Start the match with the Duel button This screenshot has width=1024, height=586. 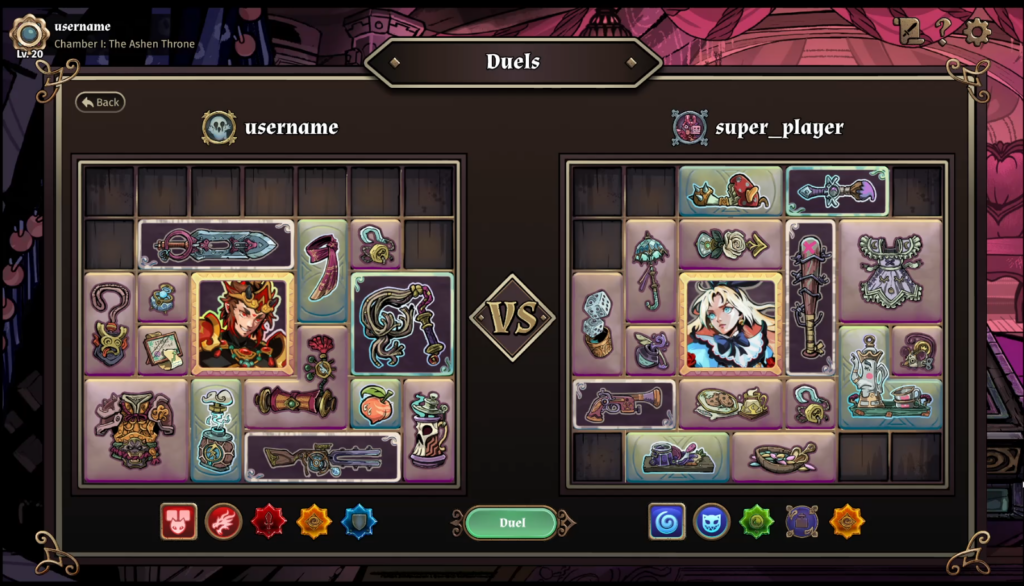click(x=513, y=522)
